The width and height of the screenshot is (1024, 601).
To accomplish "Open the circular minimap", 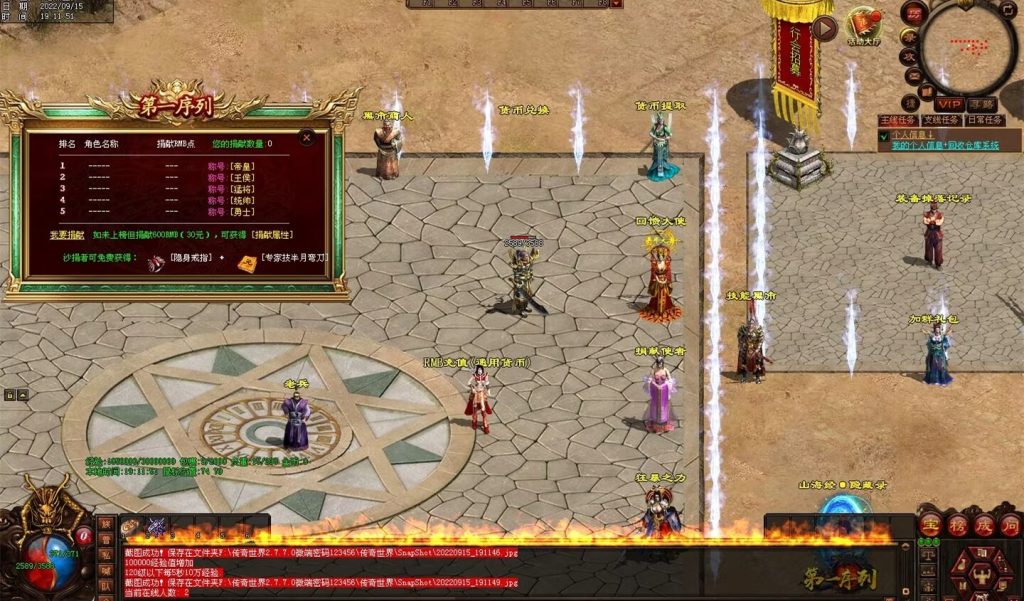I will coord(968,46).
